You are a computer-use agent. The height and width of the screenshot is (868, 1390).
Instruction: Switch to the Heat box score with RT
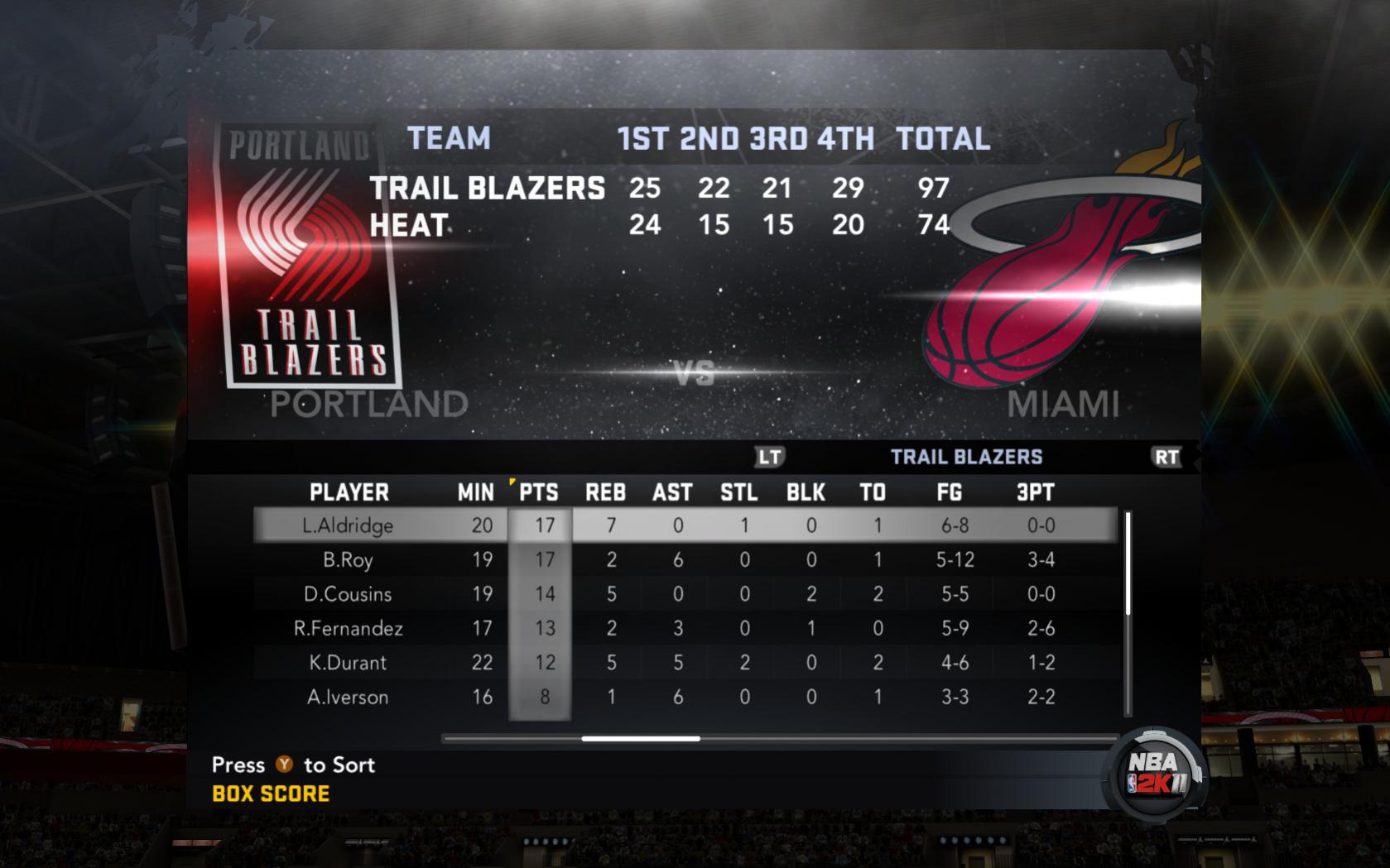coord(1167,455)
